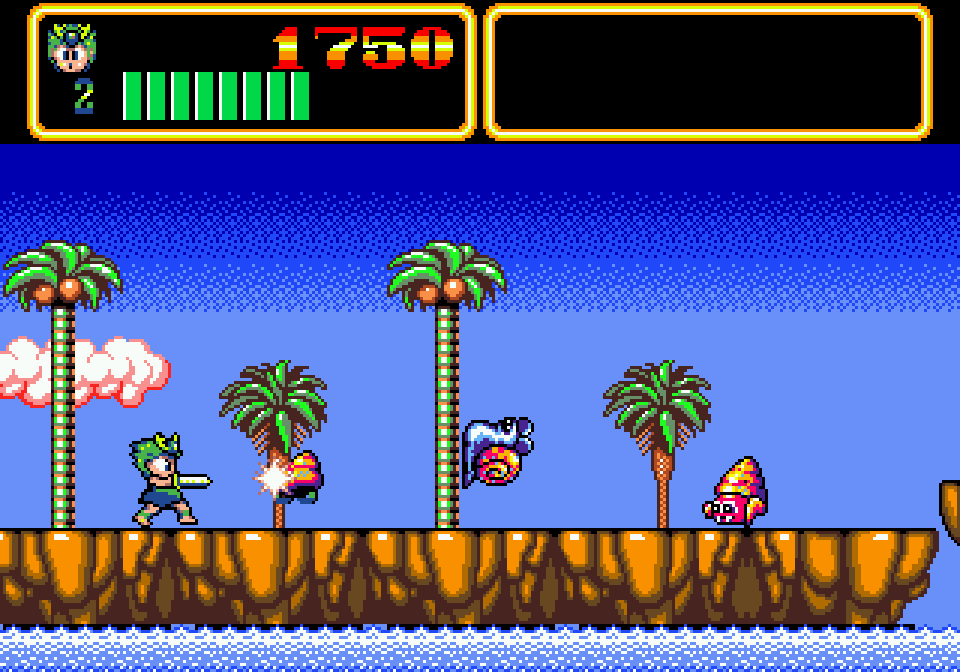
Task: Click the green-haired hero portrait icon
Action: [71, 48]
